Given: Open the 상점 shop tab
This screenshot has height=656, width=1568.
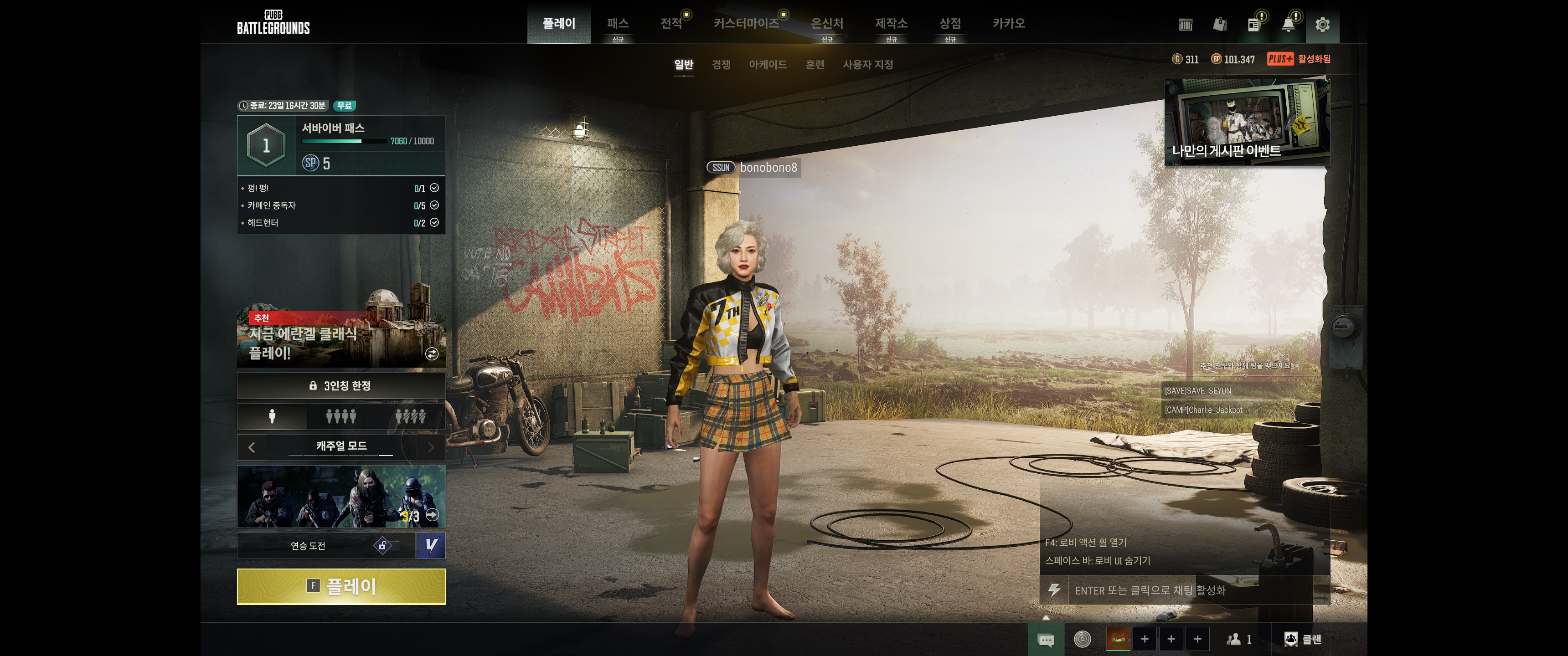Looking at the screenshot, I should pyautogui.click(x=949, y=24).
